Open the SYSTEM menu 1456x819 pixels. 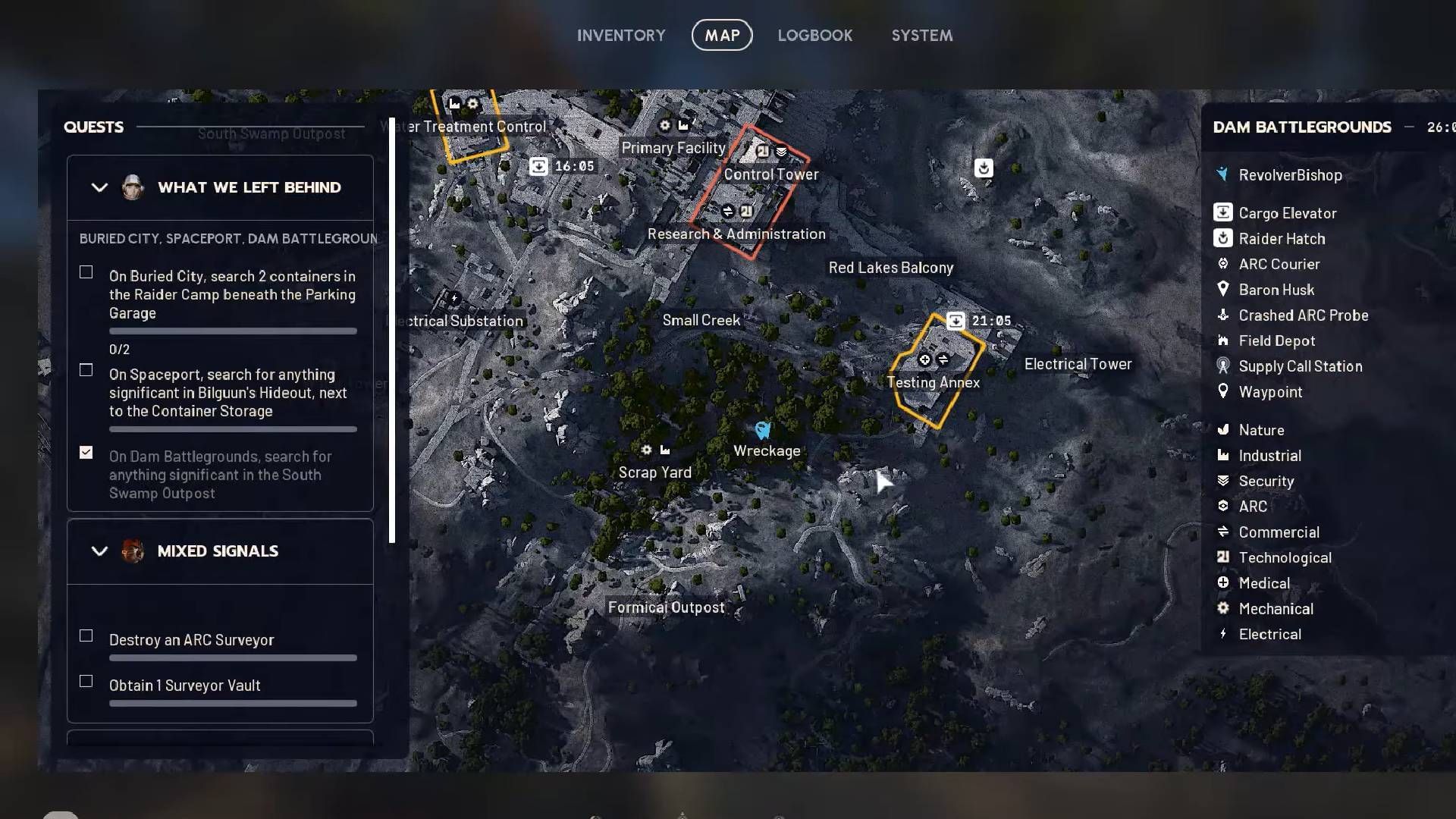coord(921,35)
